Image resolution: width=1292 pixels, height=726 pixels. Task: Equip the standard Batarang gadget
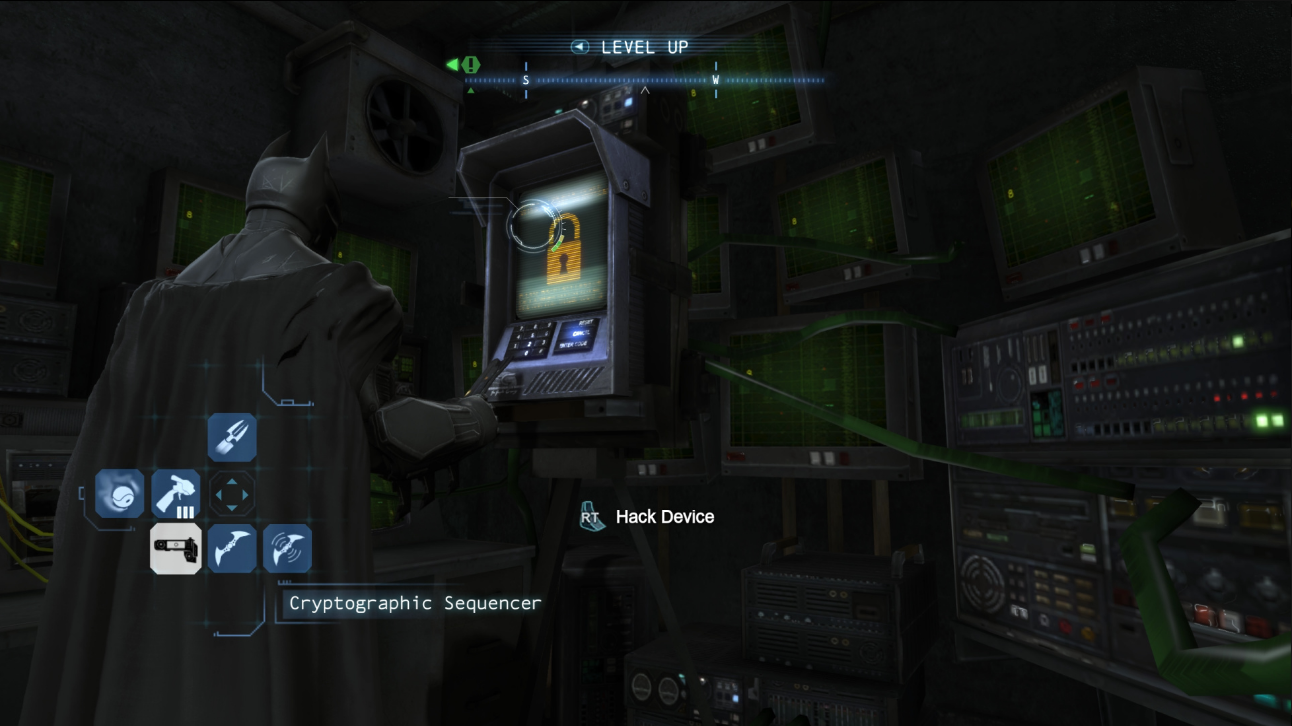(x=232, y=549)
